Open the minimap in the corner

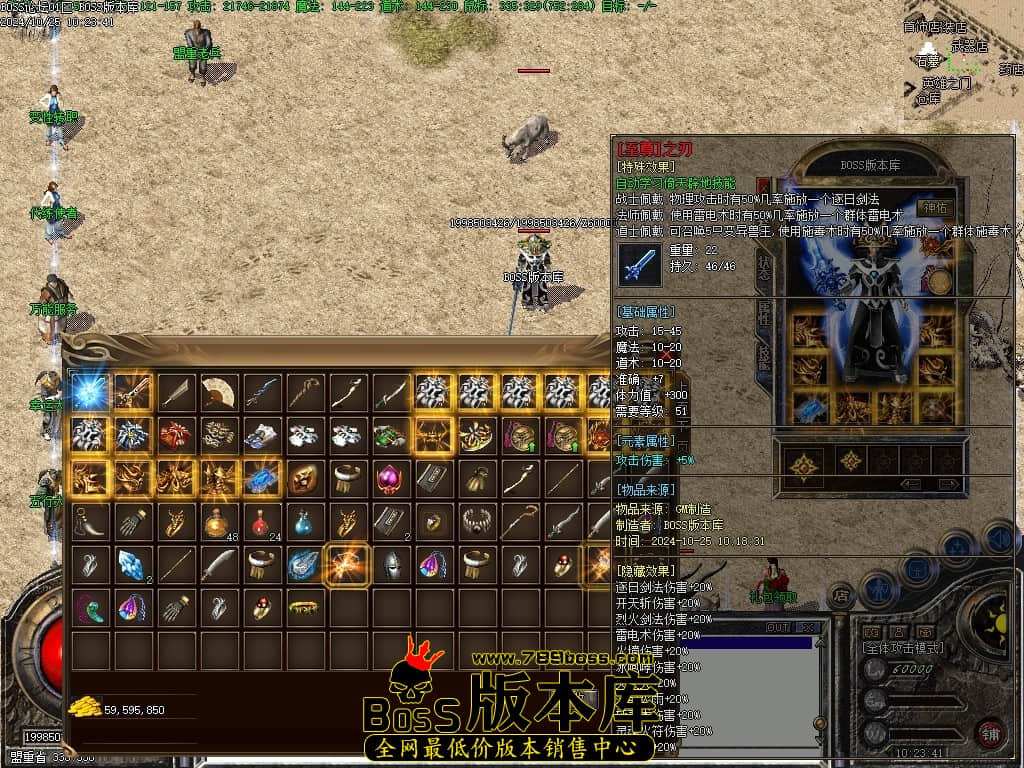tap(960, 60)
